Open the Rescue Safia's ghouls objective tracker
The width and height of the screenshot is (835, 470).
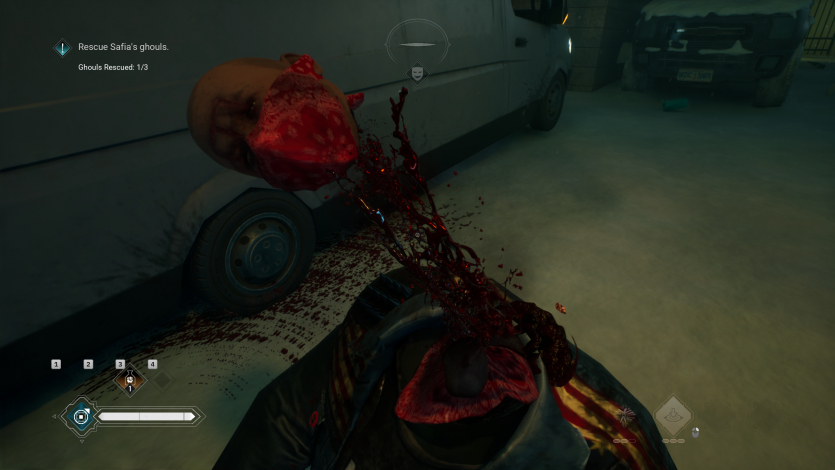(x=123, y=47)
